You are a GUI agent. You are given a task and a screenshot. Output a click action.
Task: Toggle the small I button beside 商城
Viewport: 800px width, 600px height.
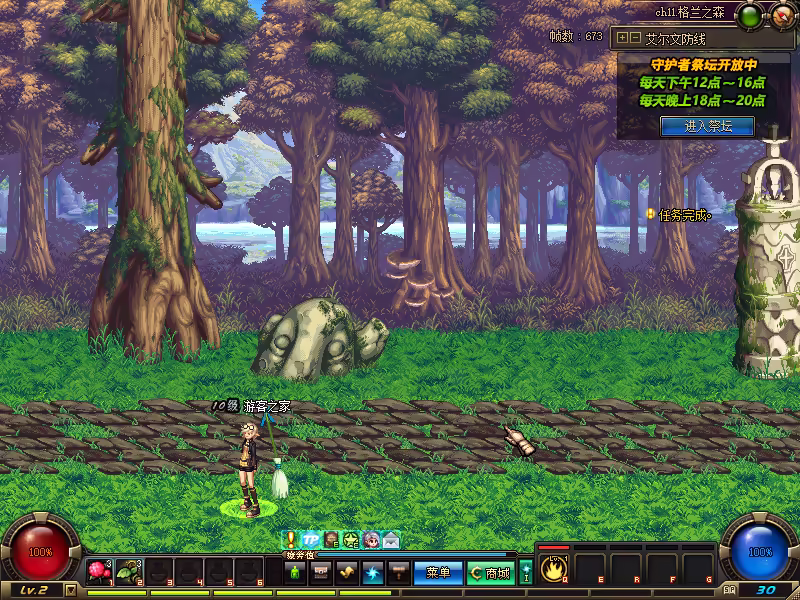click(526, 573)
